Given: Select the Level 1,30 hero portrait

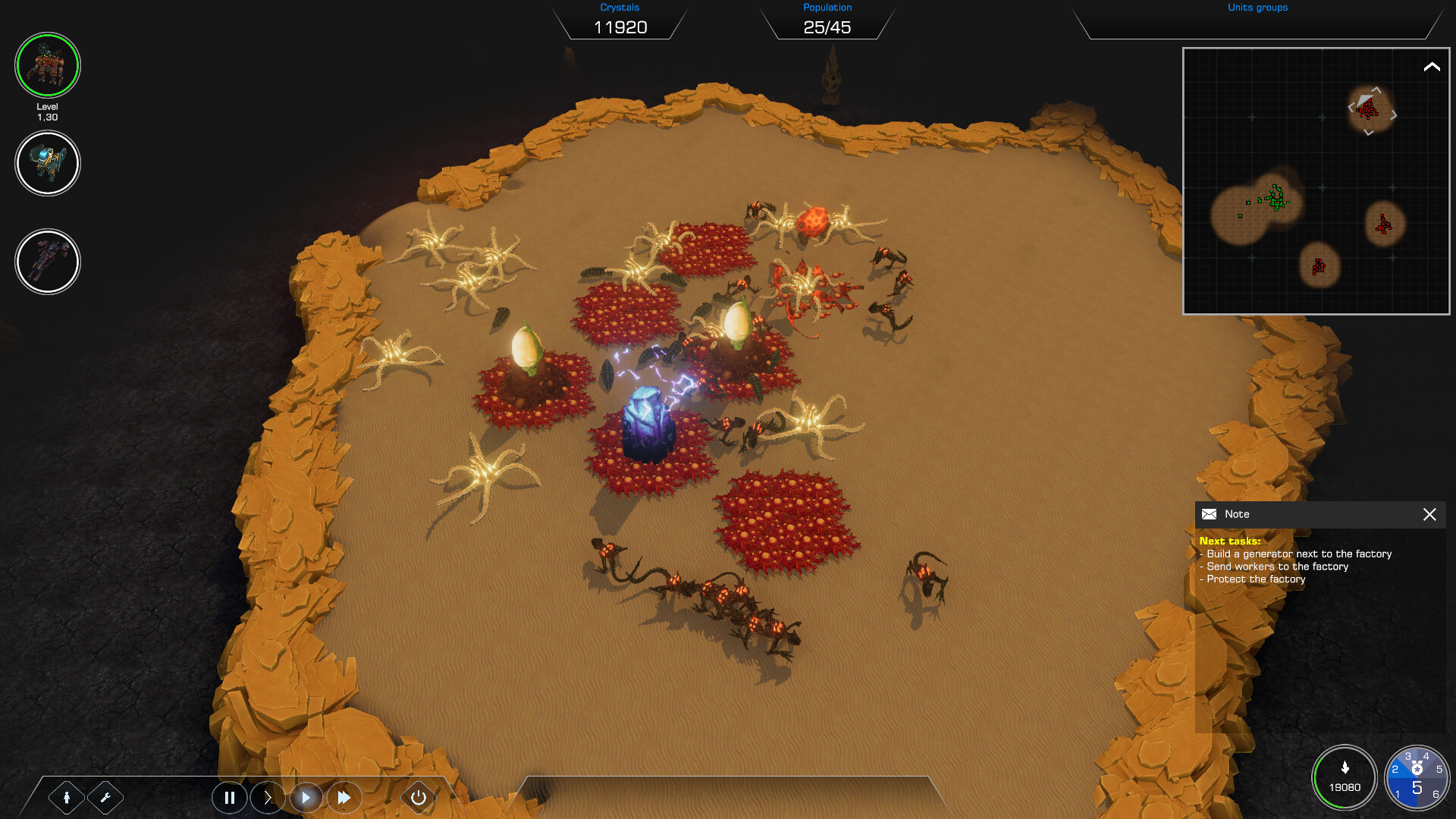Looking at the screenshot, I should [x=47, y=65].
